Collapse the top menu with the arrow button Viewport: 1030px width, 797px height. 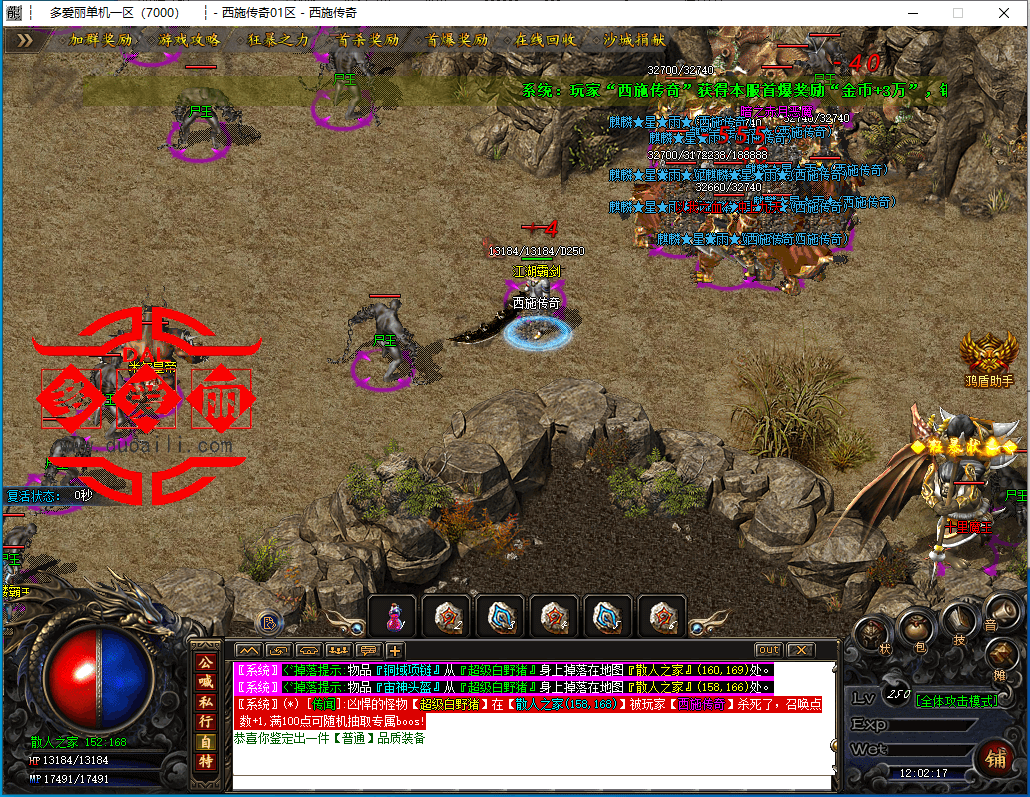[x=24, y=40]
